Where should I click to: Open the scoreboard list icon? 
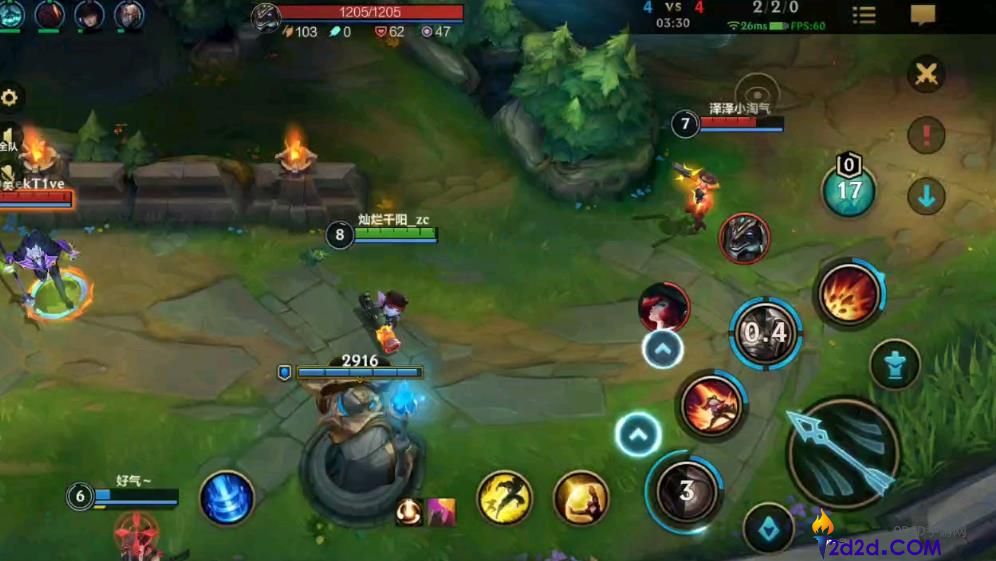pos(863,15)
